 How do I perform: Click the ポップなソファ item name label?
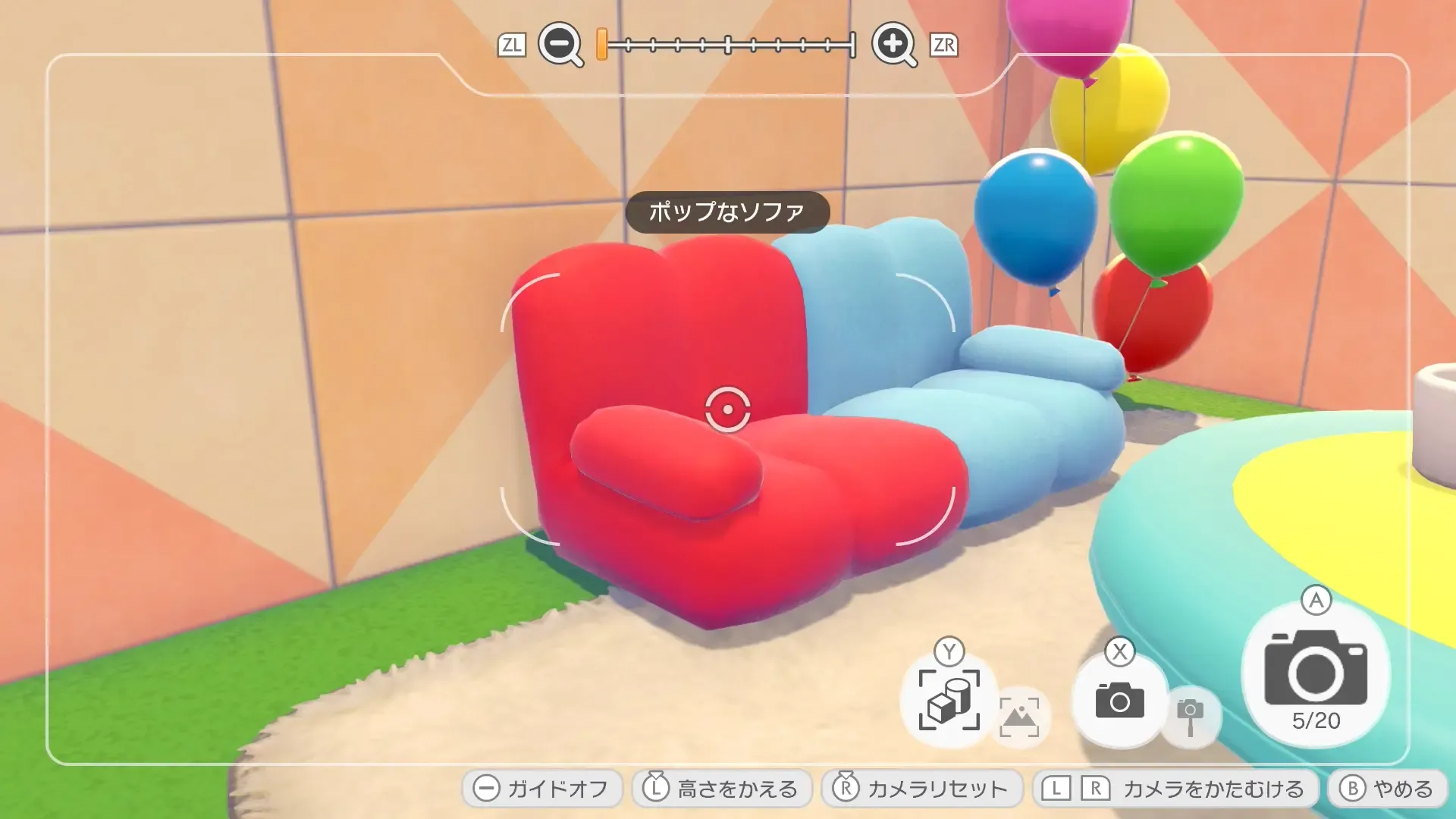click(x=726, y=213)
